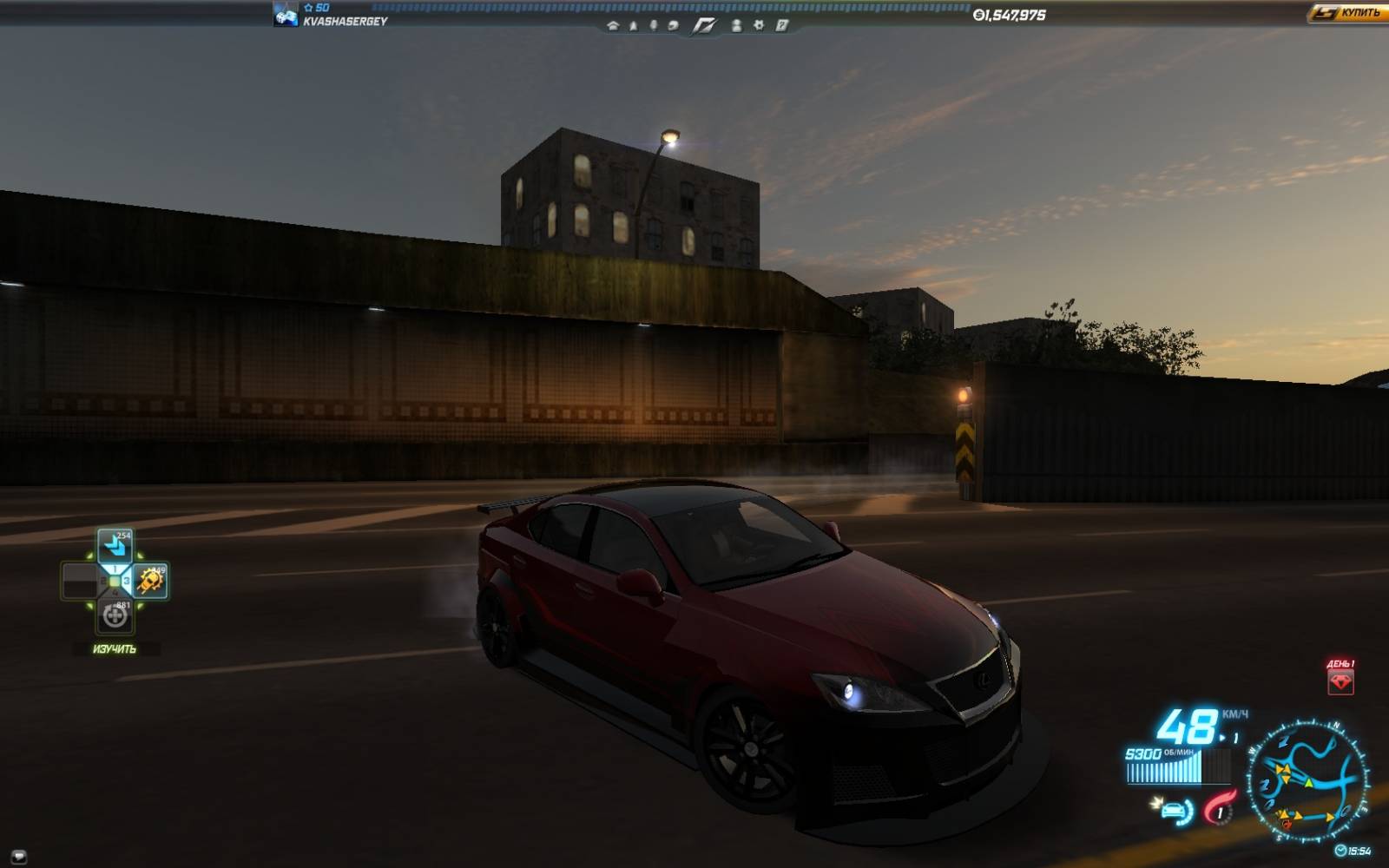Click the Need for Speed logo button

pos(704,26)
